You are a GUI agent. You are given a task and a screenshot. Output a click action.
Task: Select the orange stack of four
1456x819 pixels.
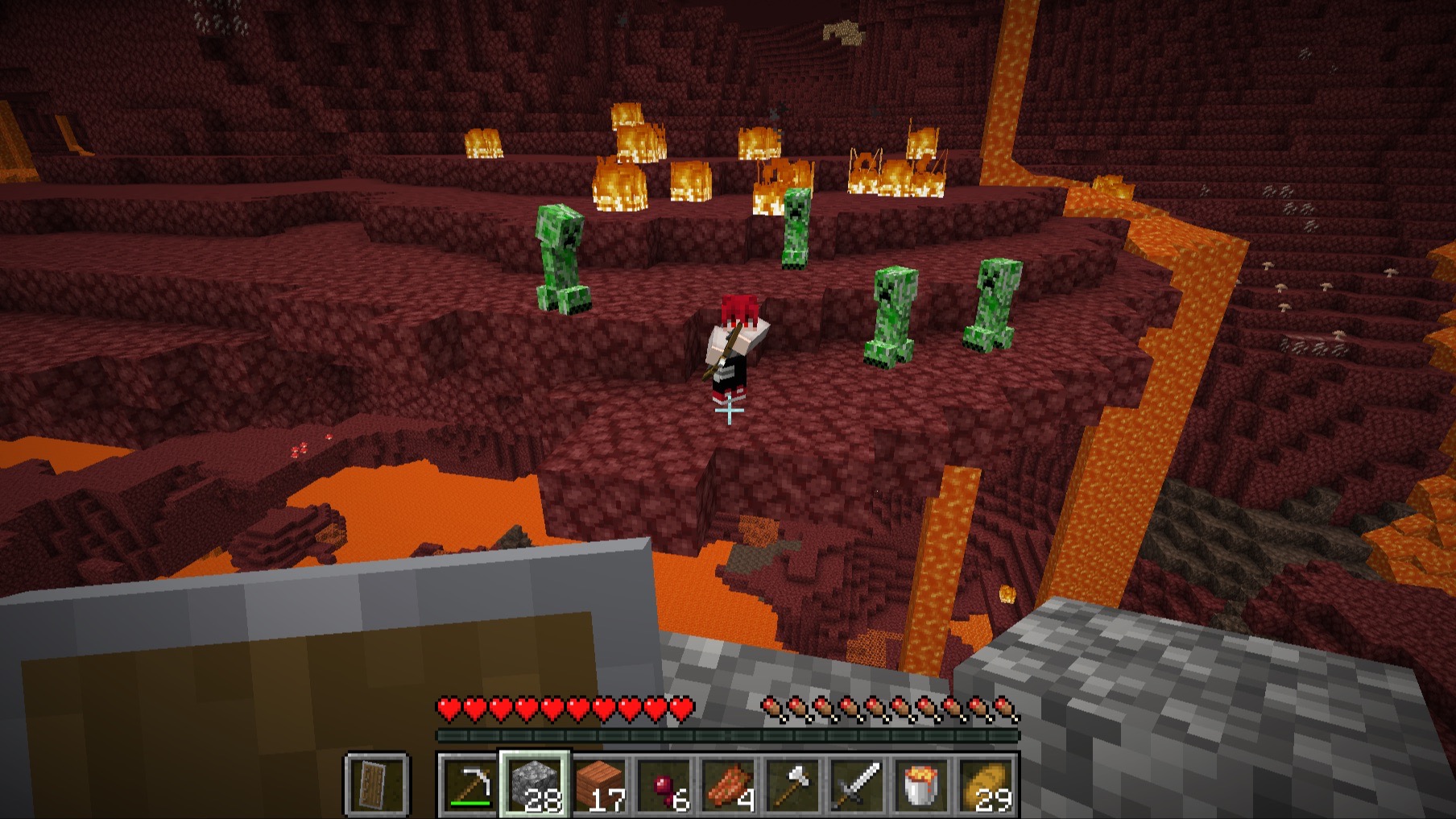point(729,785)
